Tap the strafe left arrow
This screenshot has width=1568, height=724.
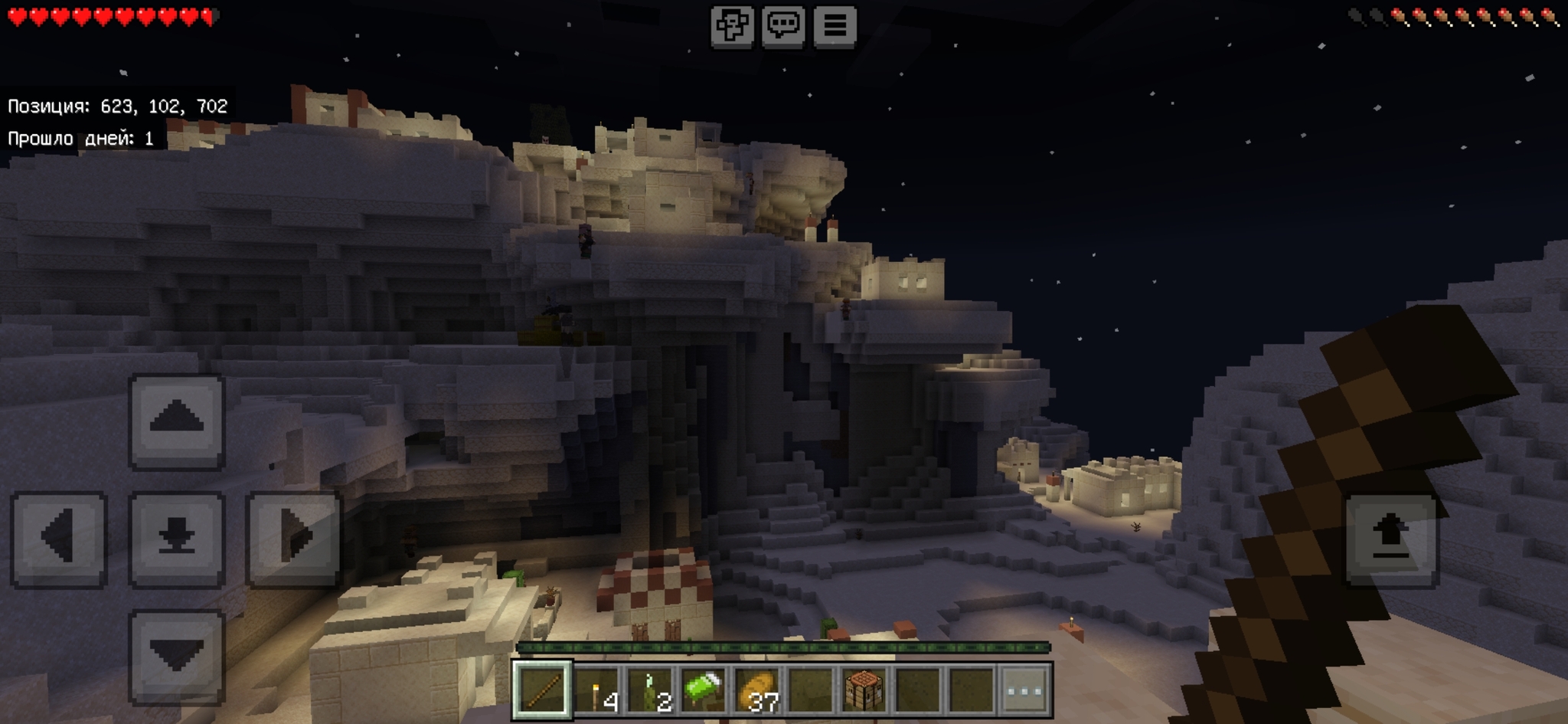point(59,539)
